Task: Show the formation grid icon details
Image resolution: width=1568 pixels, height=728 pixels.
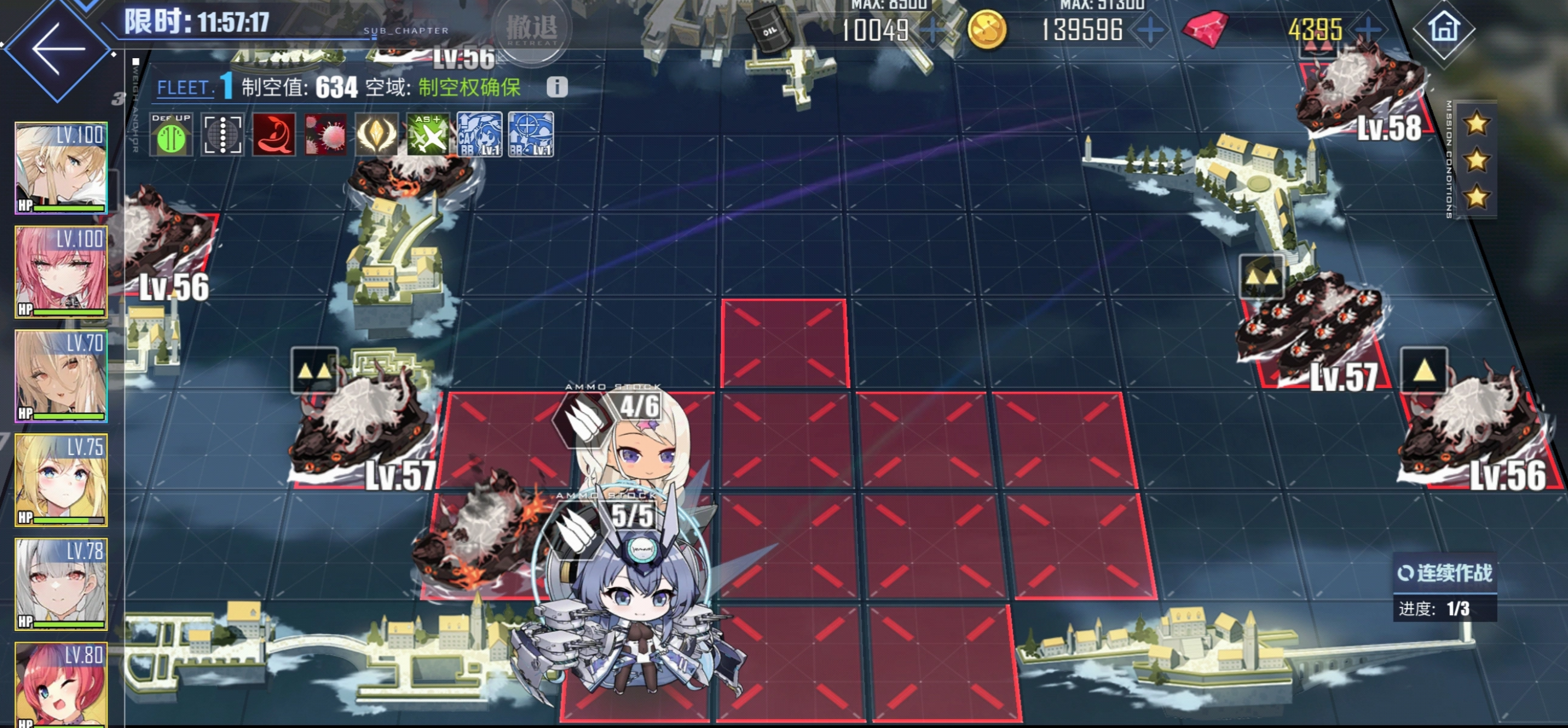Action: pos(222,135)
